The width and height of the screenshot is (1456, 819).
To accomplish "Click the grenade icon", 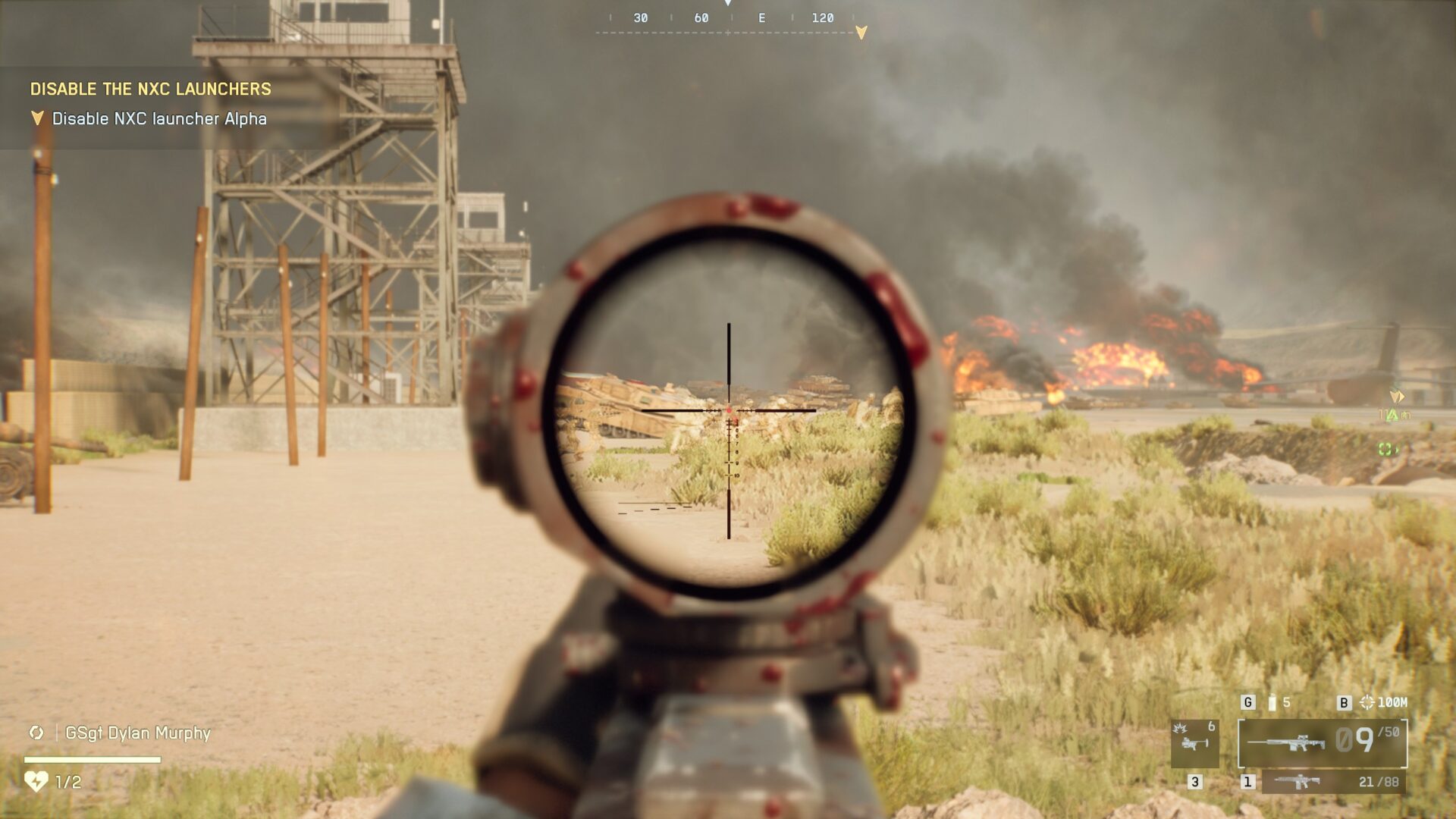I will pos(1272,703).
